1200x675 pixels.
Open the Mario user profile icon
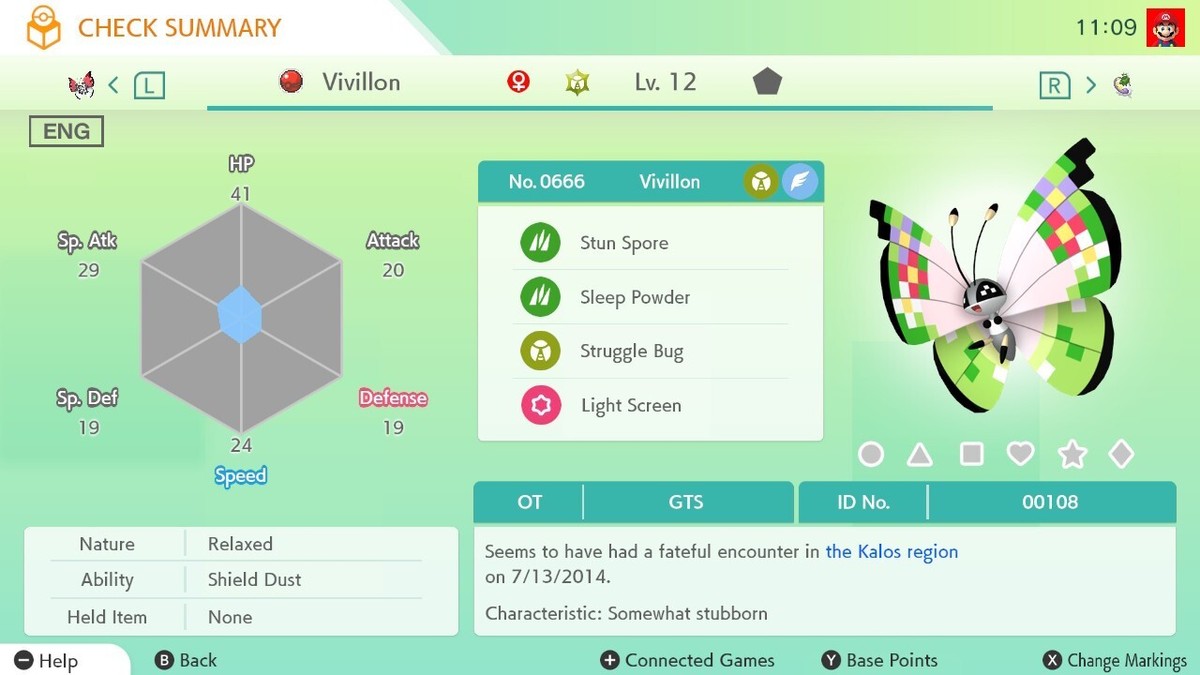click(x=1165, y=27)
